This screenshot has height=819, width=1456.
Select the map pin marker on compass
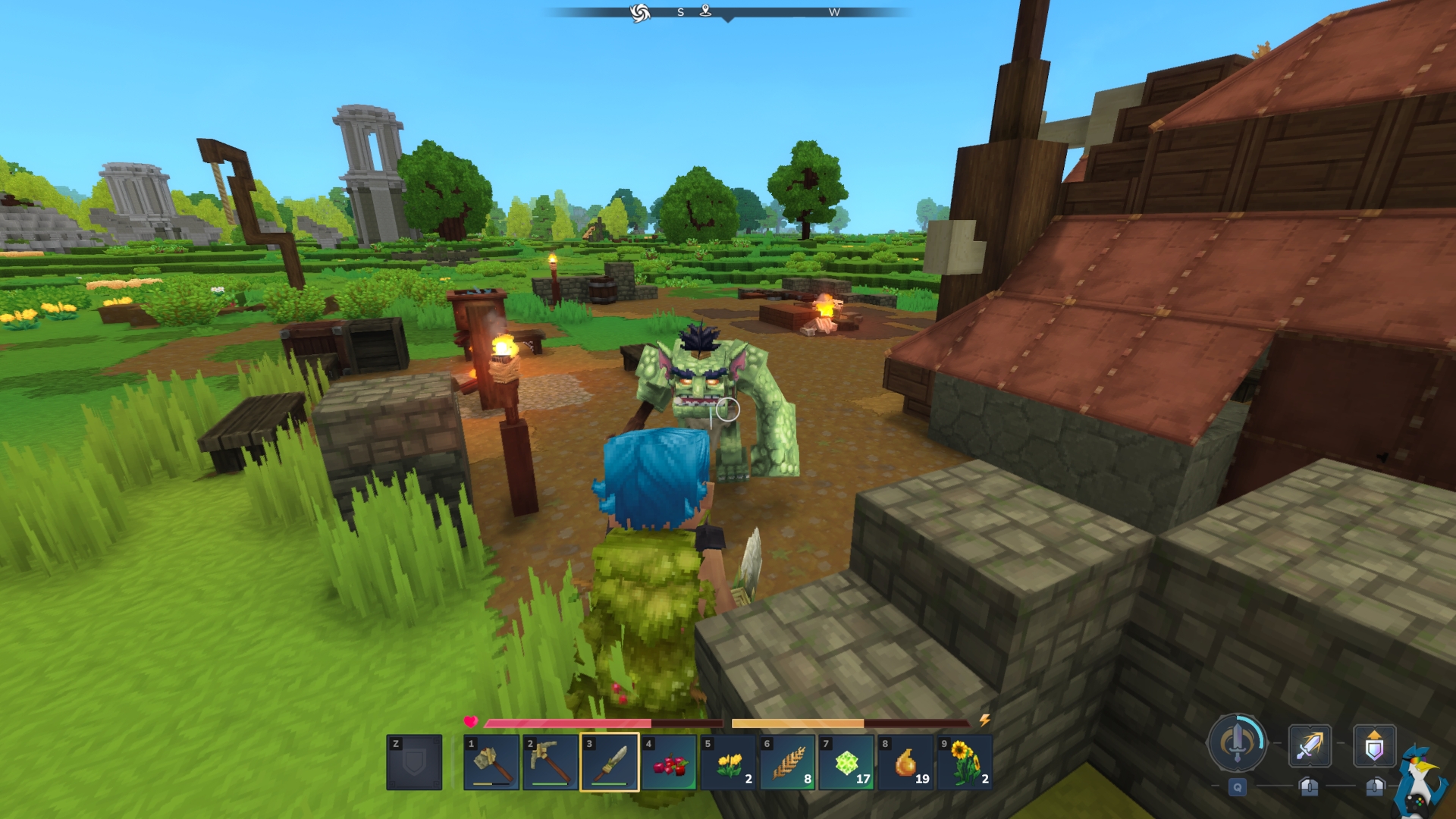coord(705,11)
